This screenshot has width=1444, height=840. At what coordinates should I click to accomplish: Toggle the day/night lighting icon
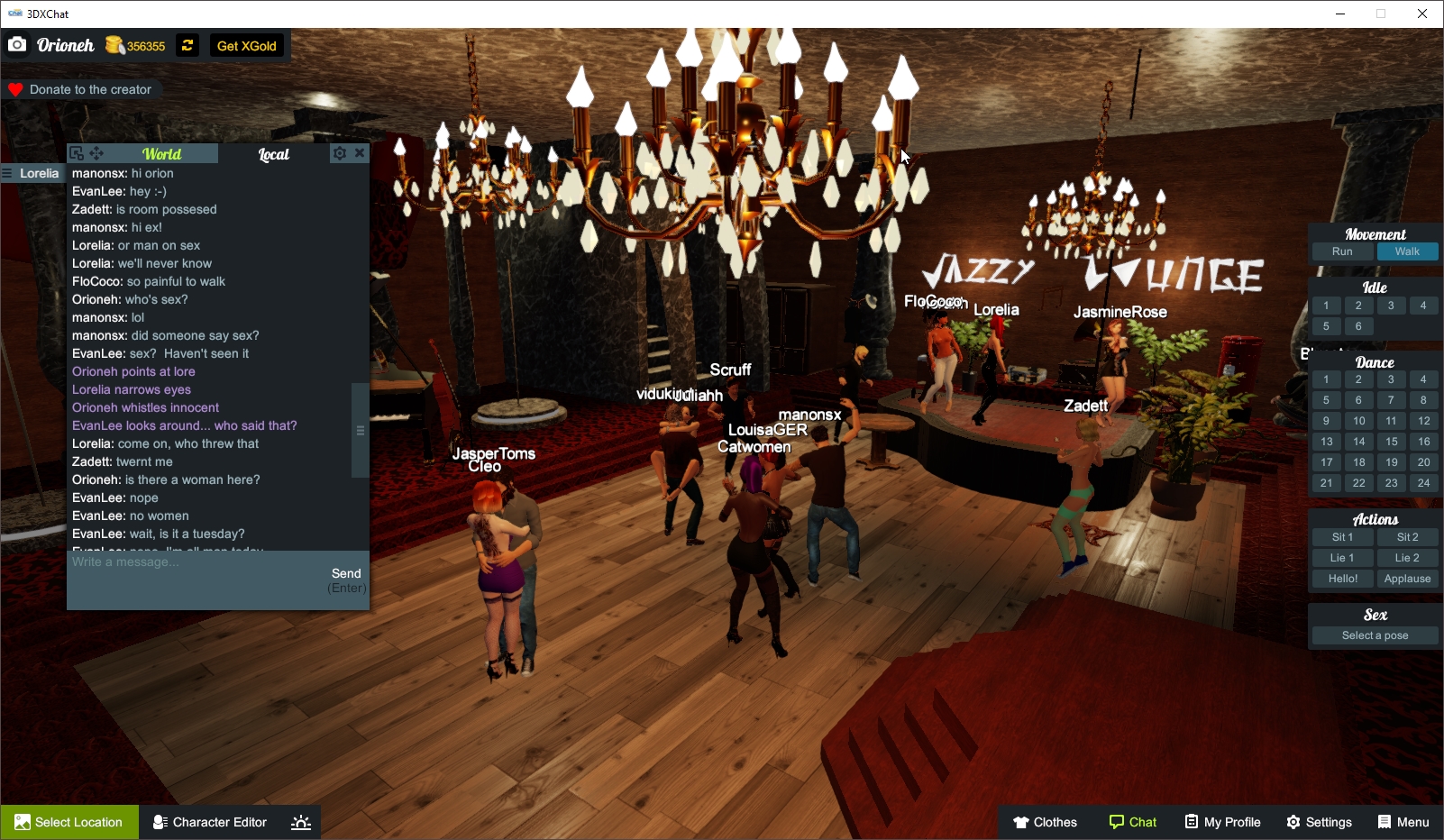pyautogui.click(x=300, y=821)
